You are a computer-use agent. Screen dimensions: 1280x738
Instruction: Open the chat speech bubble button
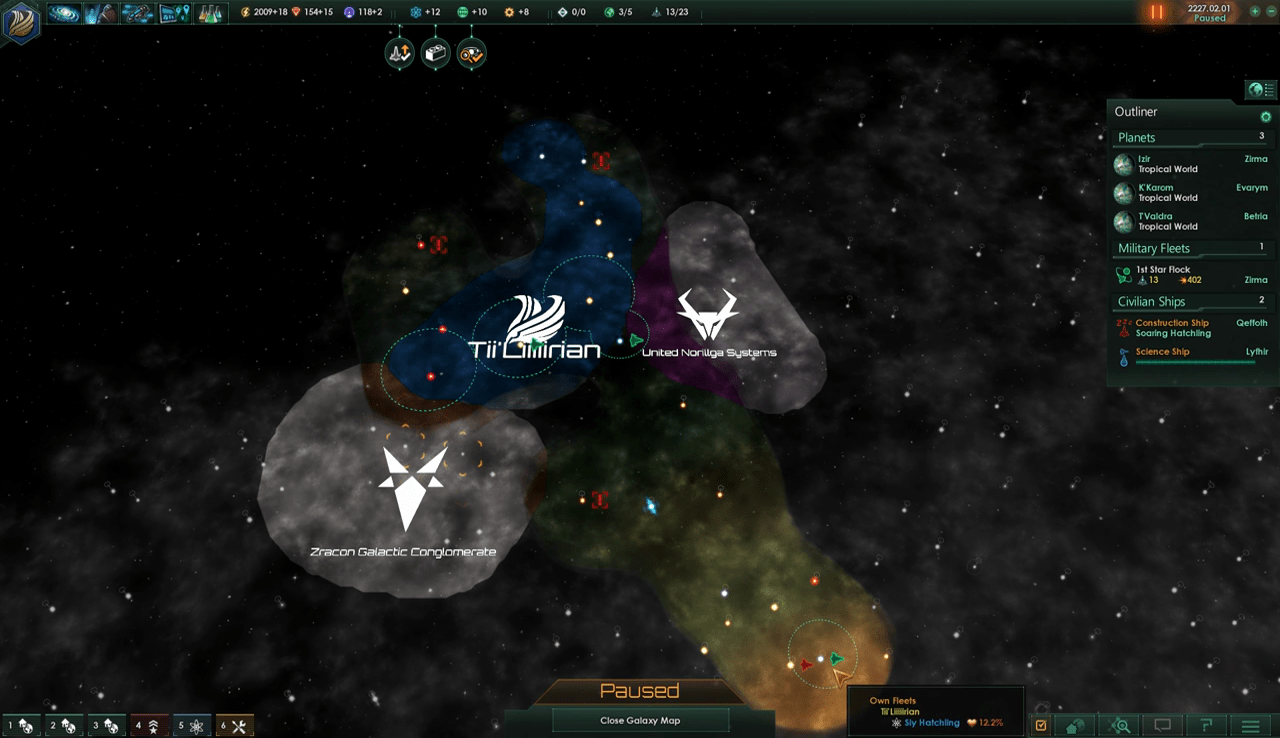[x=1163, y=726]
